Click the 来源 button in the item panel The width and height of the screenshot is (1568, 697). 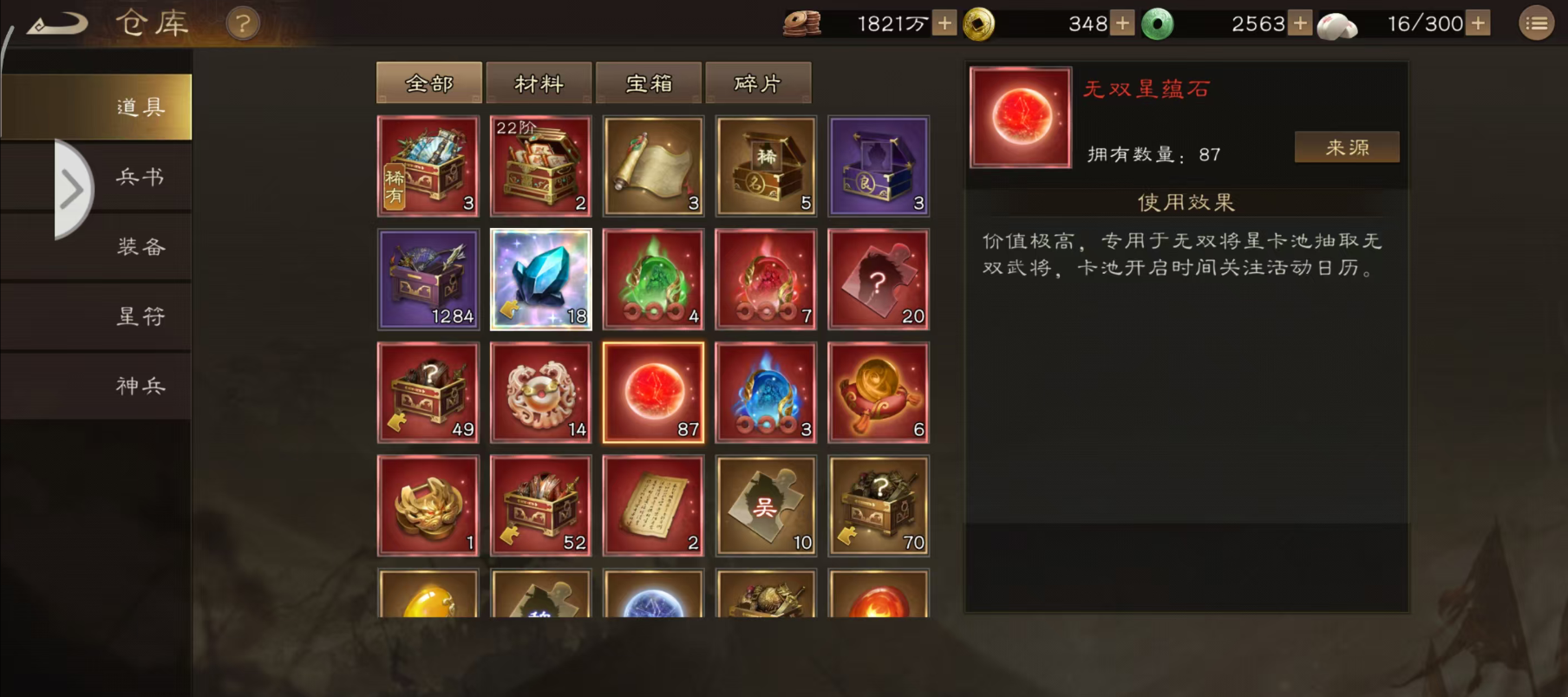[x=1346, y=147]
